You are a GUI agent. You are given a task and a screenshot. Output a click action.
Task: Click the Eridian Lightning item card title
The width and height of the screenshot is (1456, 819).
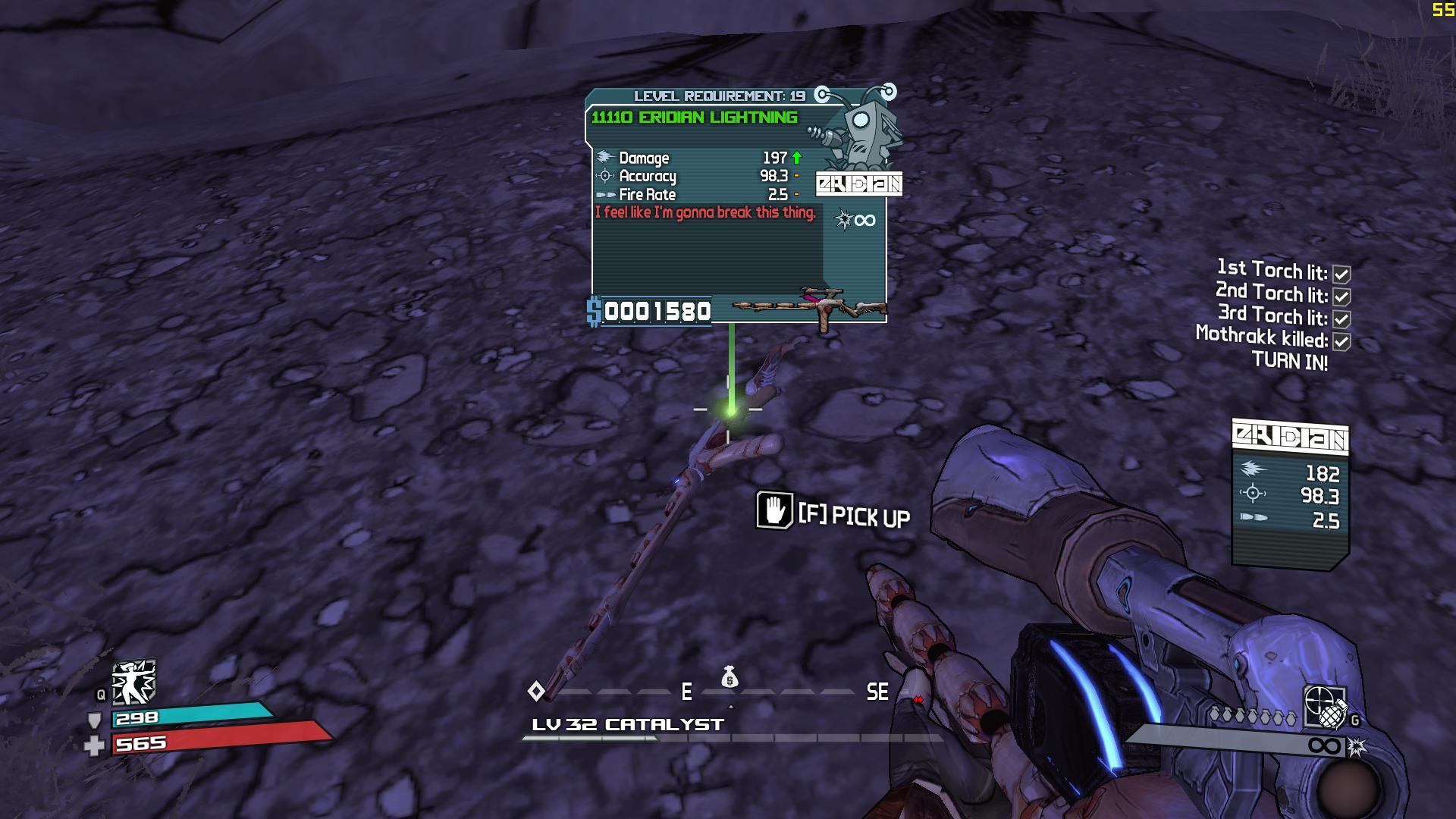tap(694, 118)
